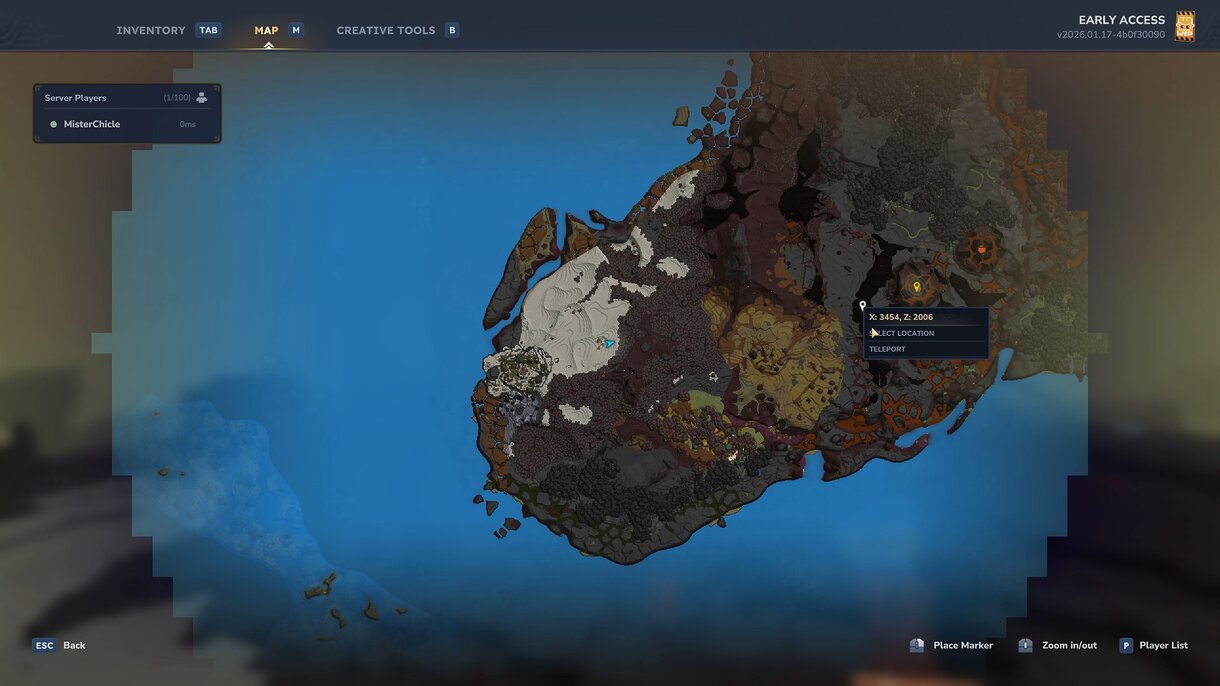
Task: Click the Early Access badge icon
Action: (x=1185, y=26)
